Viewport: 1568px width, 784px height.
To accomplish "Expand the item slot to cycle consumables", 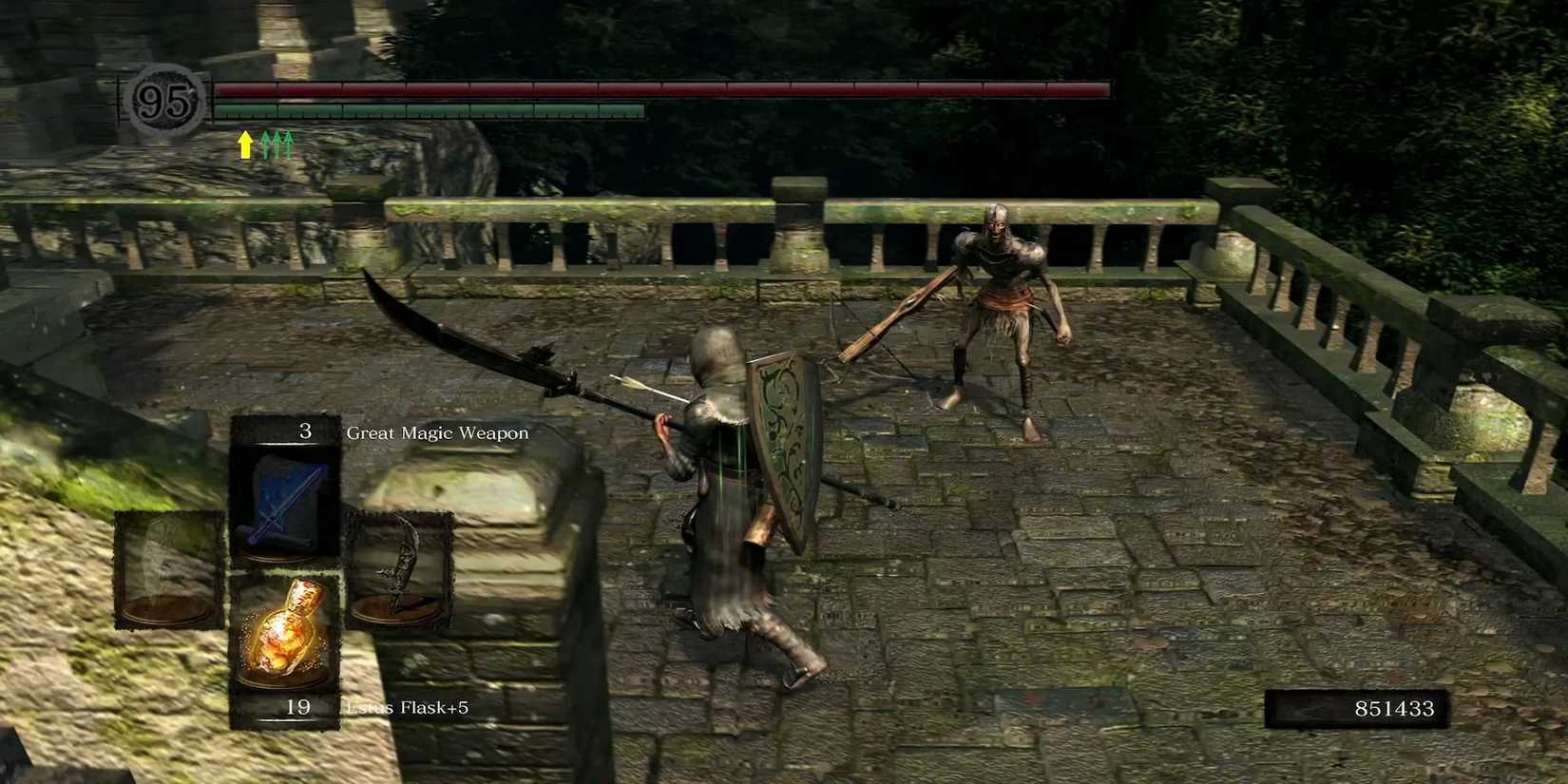I will click(287, 628).
